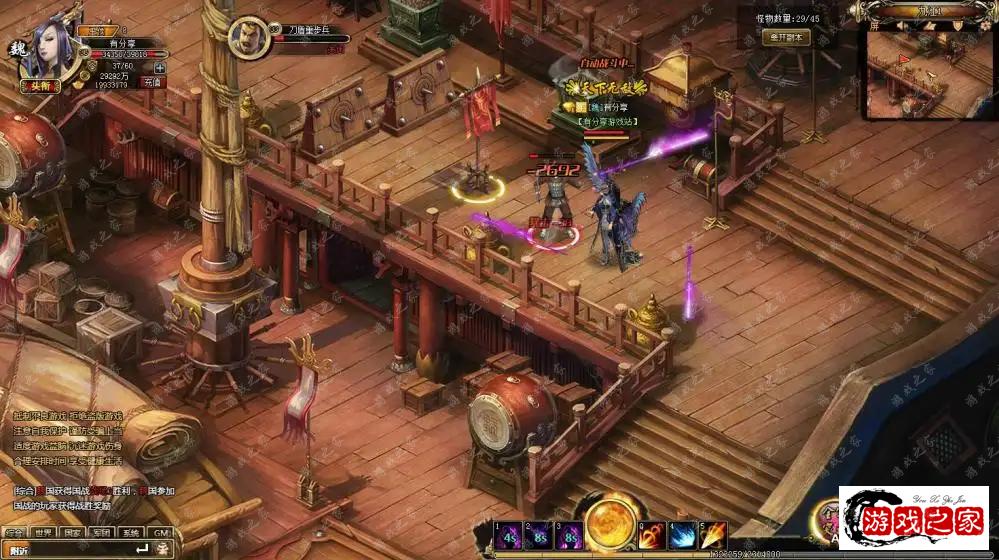Select the 刀盾重步兵 target portrait
999x560 pixels.
tap(247, 39)
